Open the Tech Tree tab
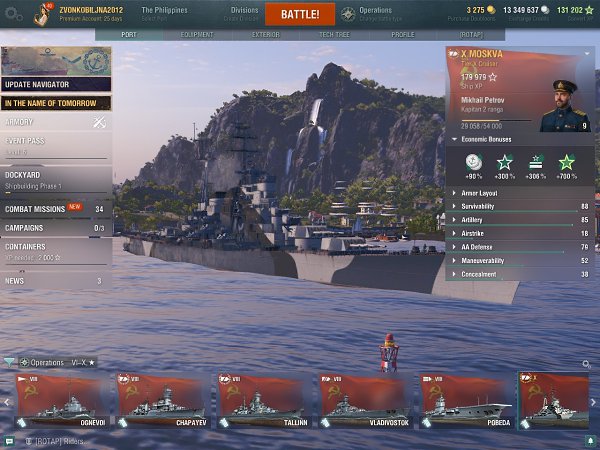 (333, 35)
